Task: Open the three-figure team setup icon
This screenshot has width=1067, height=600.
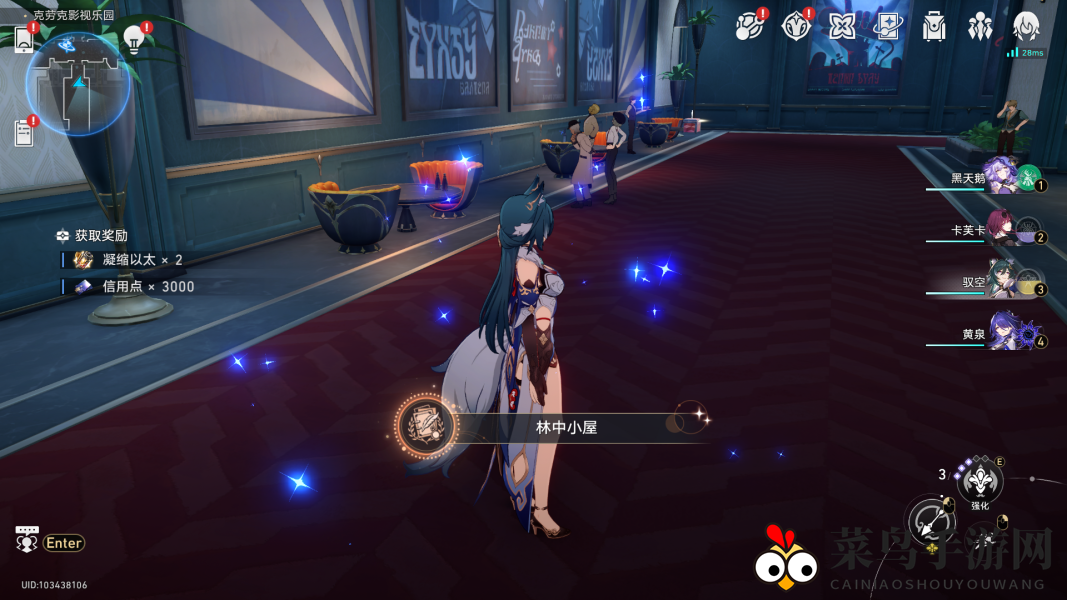Action: pos(980,27)
